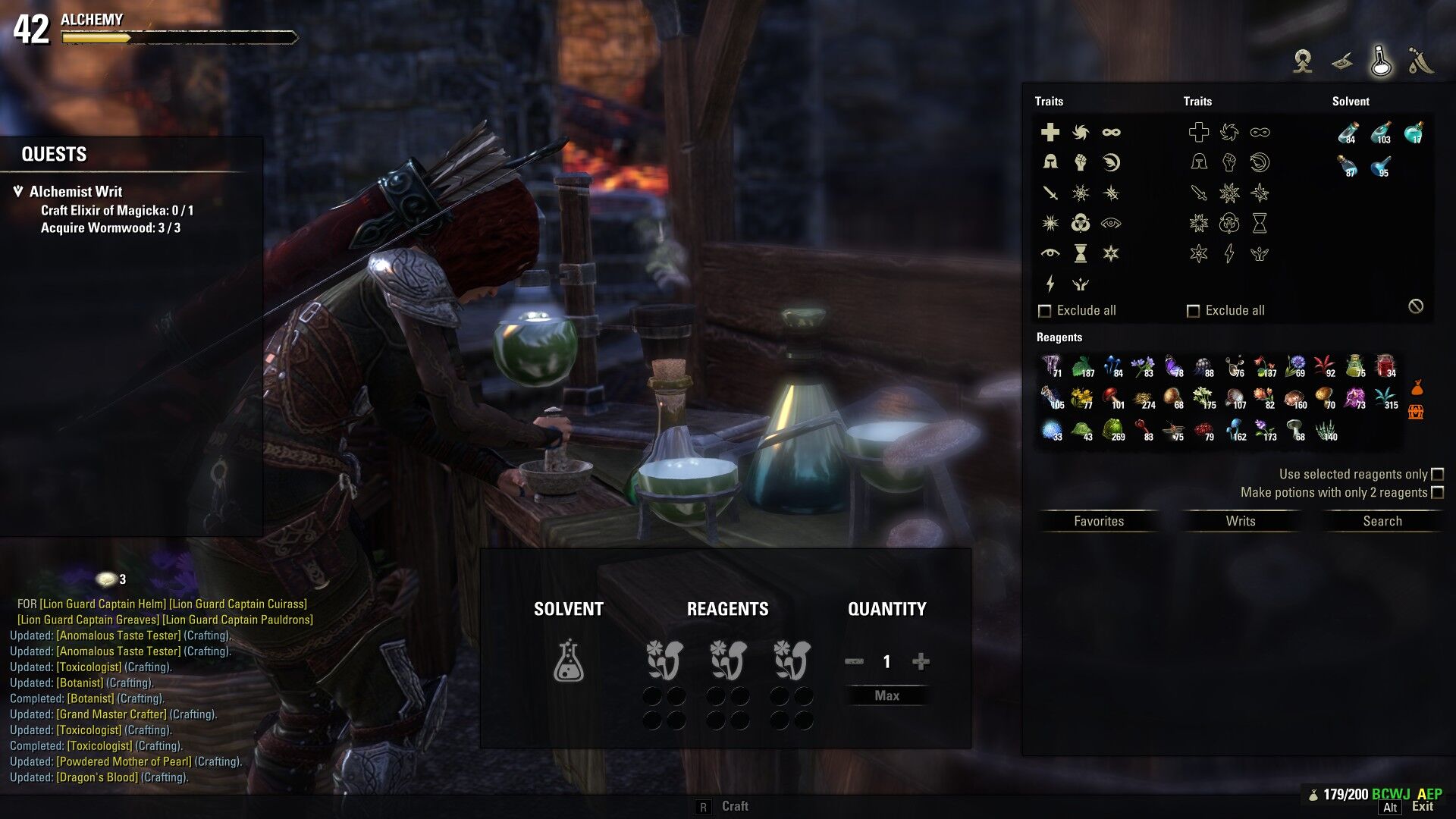
Task: Select the potion flask crafting tab
Action: 1380,61
